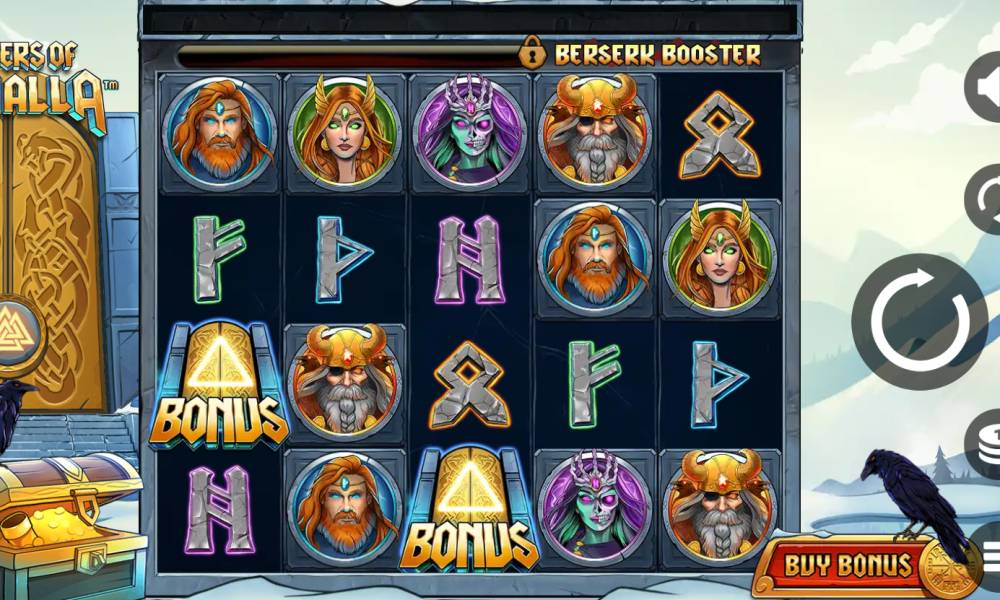Screen dimensions: 1000x600
Task: Spin the reels with the circular arrow button
Action: click(x=919, y=321)
